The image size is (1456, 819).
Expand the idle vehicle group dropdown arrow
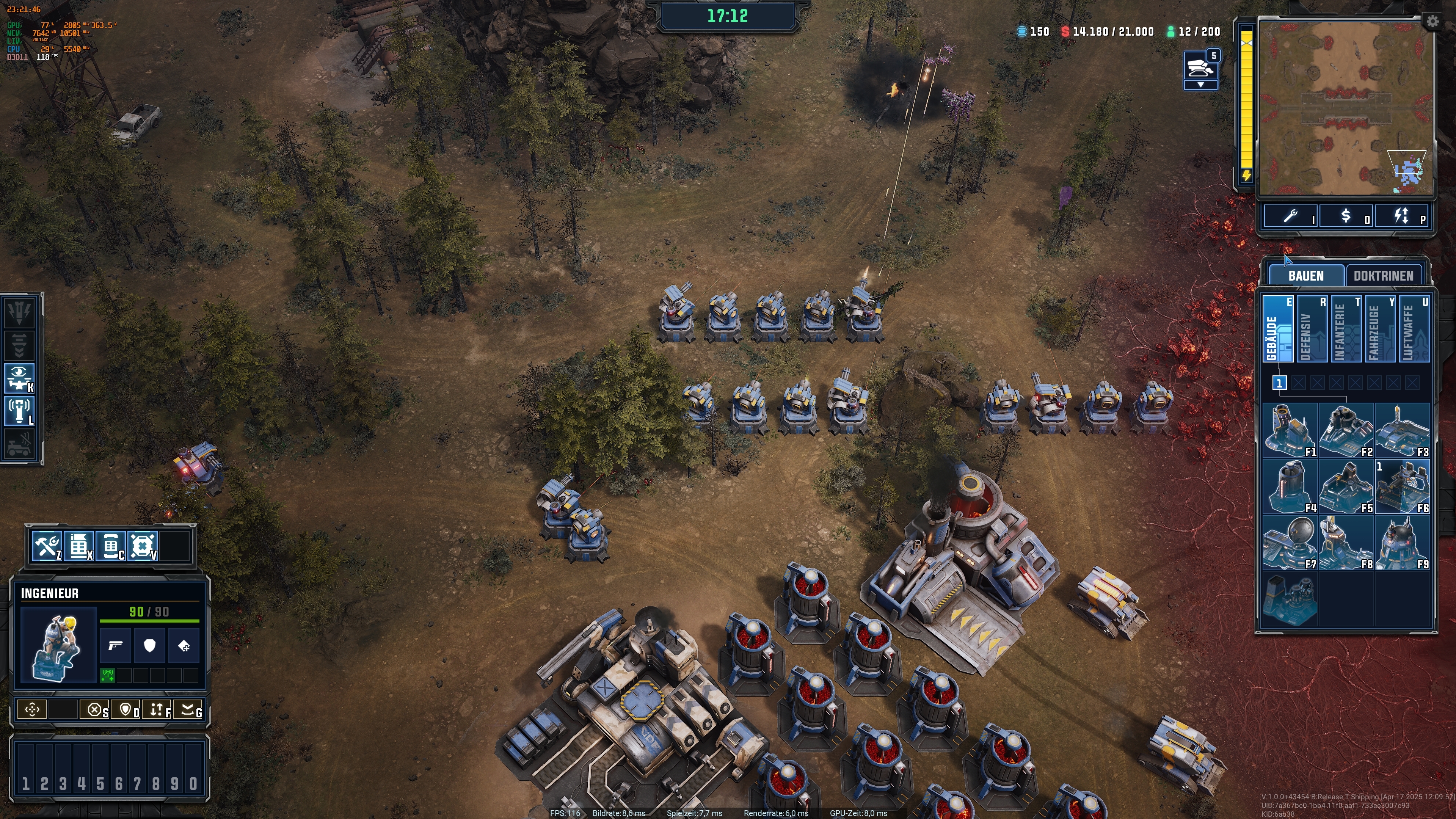[x=1200, y=85]
